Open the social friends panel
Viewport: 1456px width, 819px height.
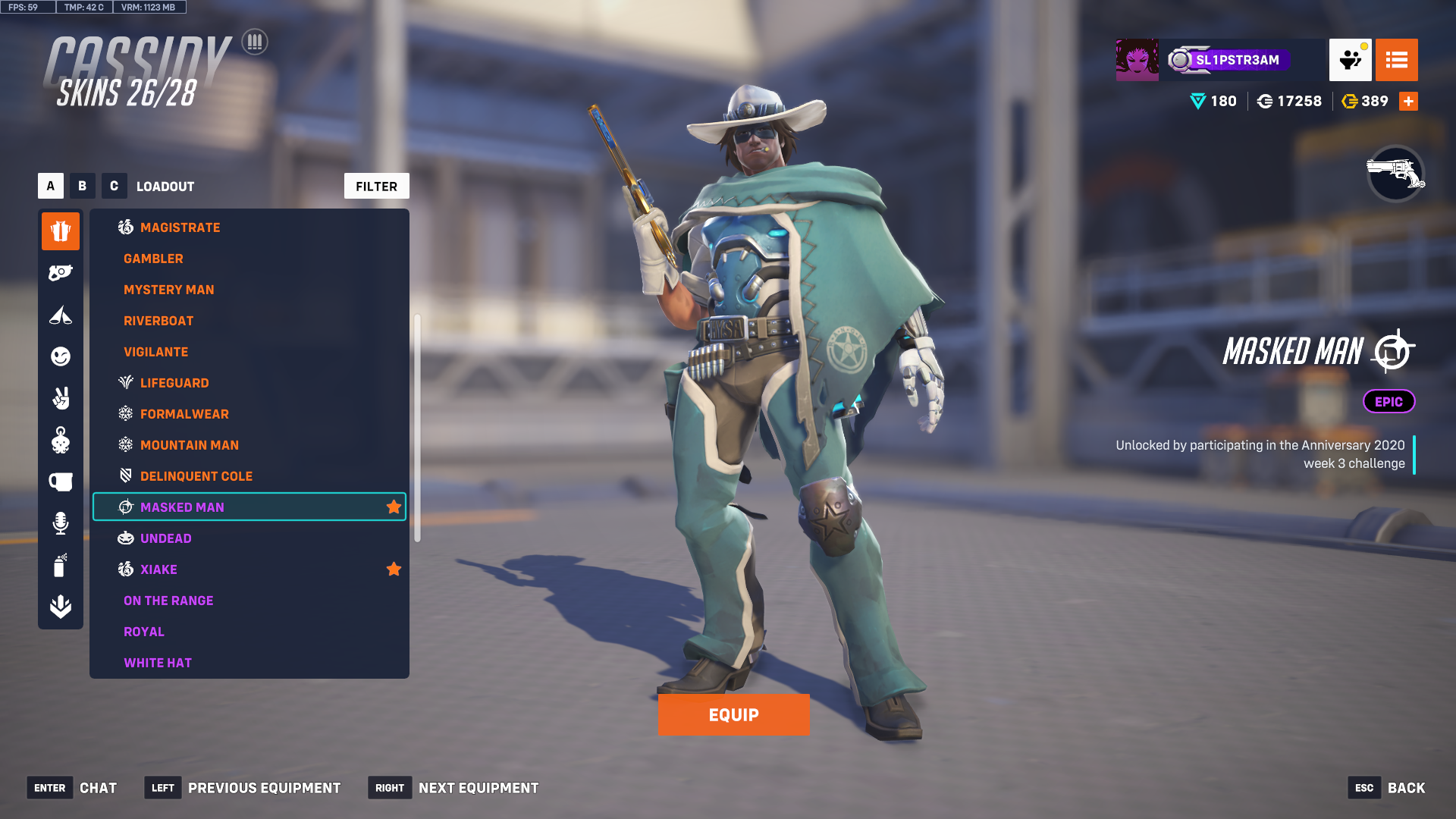(1350, 60)
